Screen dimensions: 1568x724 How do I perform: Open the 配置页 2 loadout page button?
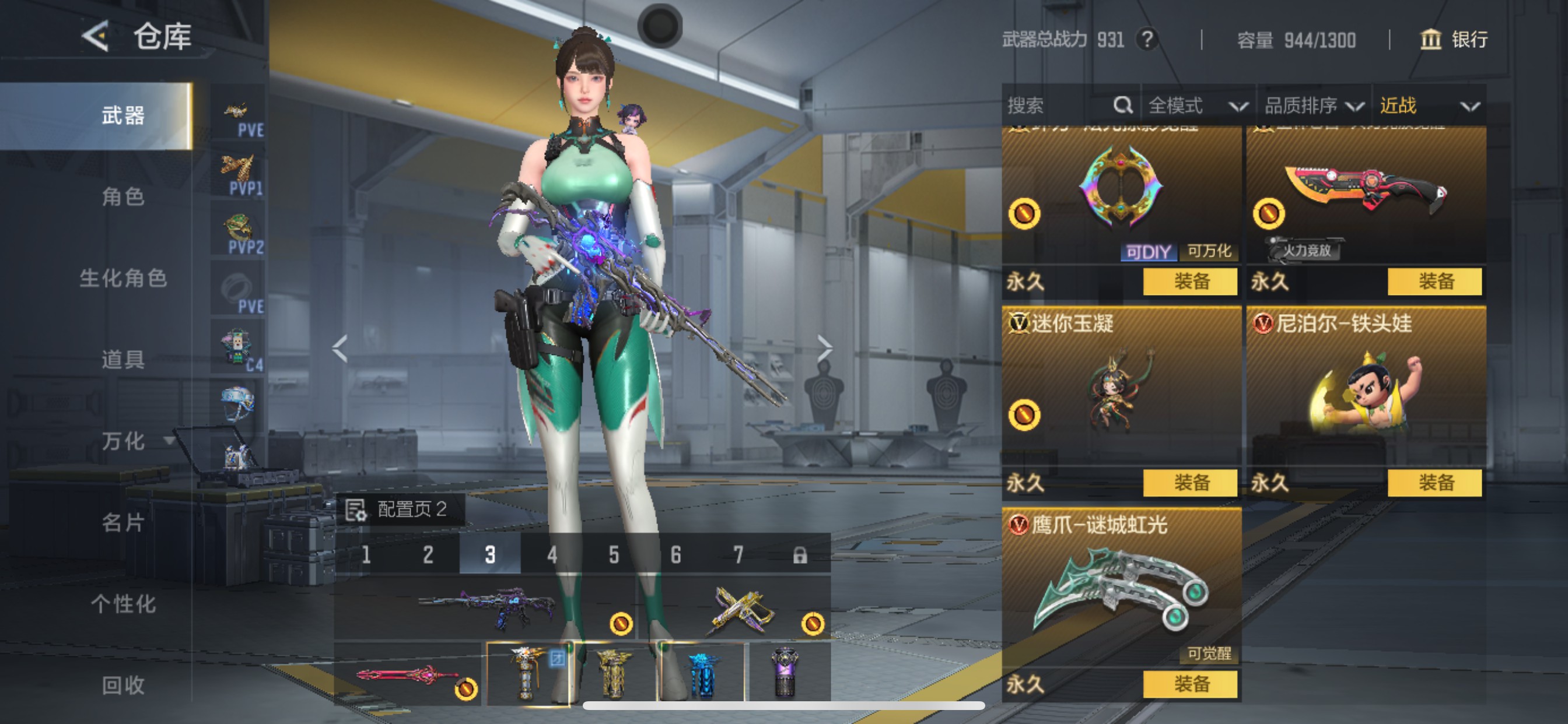tap(401, 509)
